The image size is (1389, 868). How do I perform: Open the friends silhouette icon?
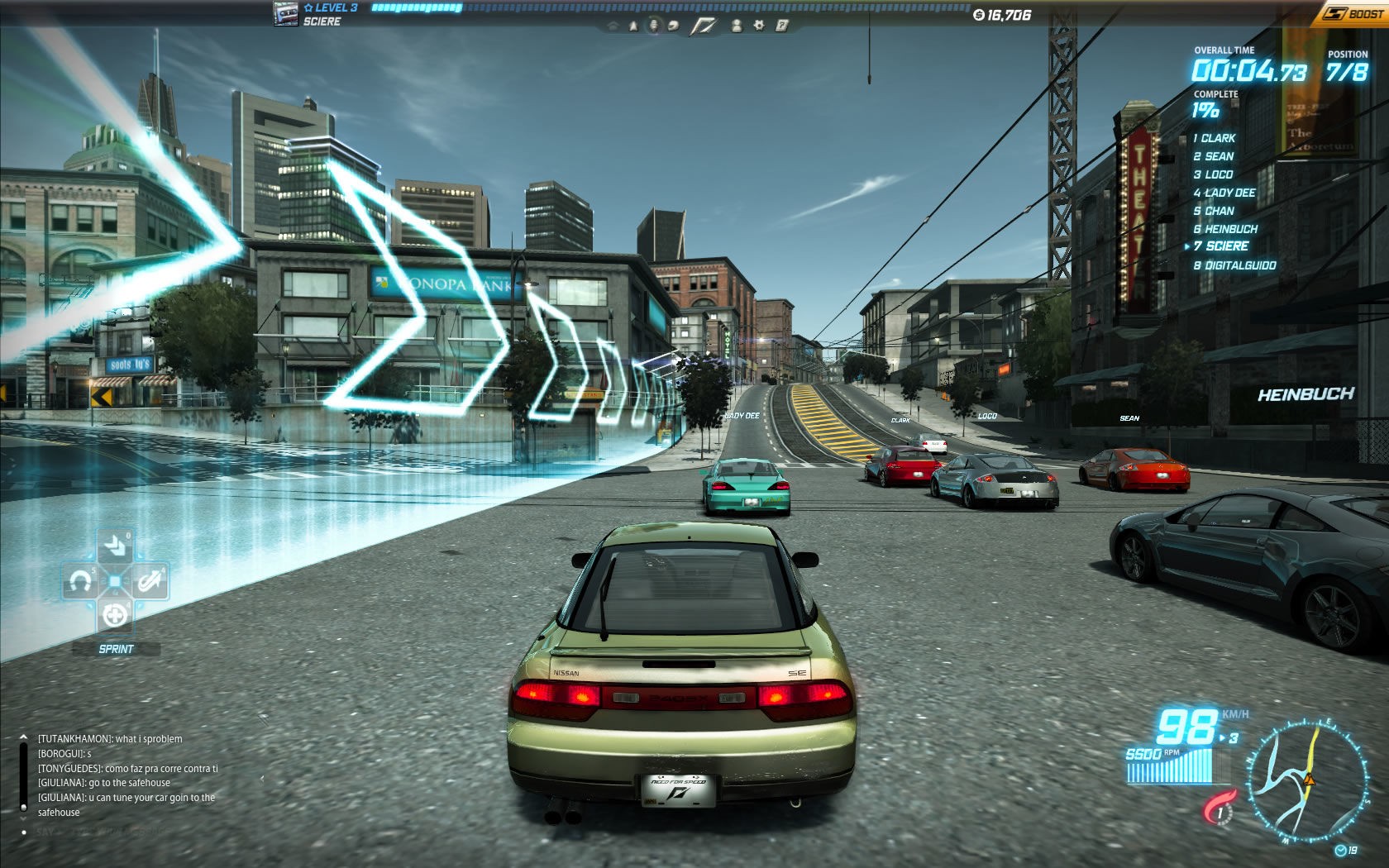(x=736, y=26)
